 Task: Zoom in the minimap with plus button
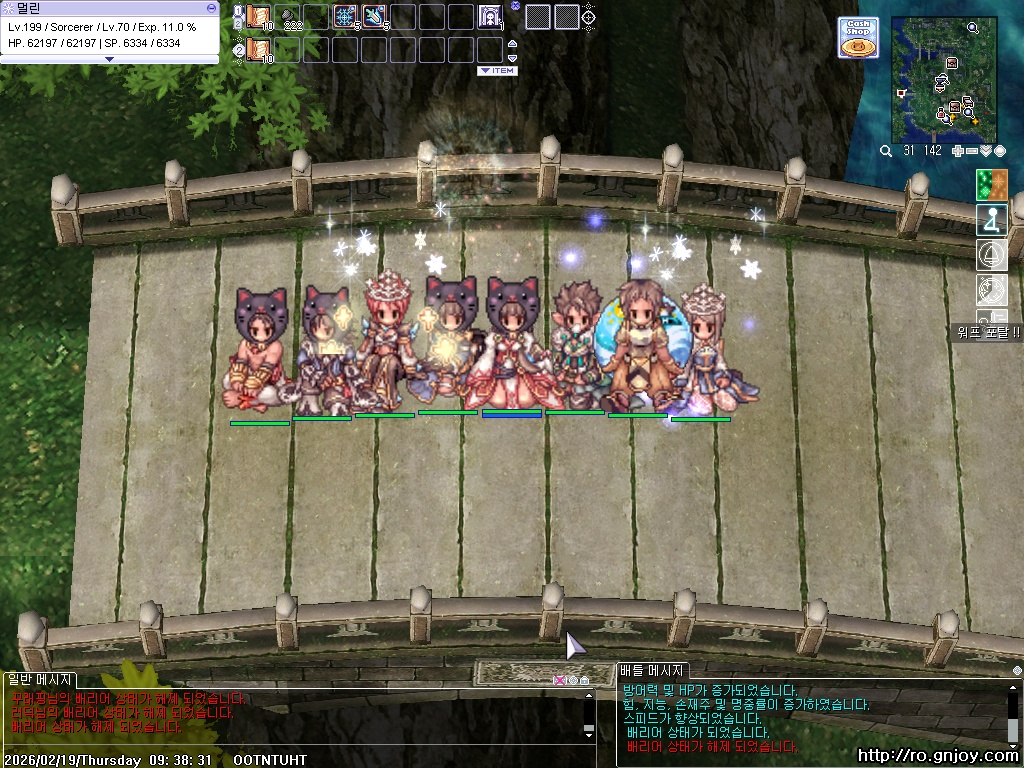(959, 151)
